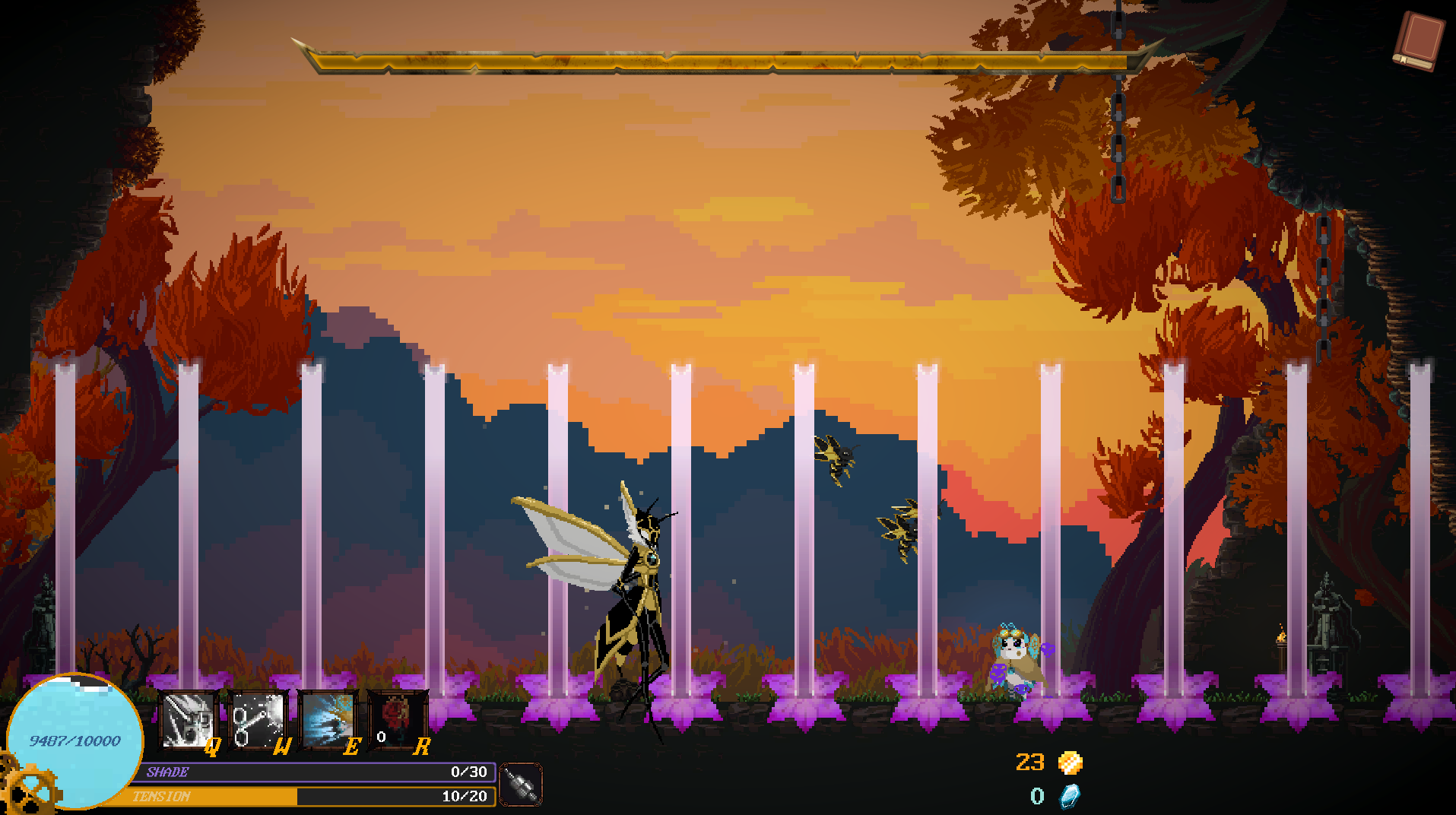
Task: Click the silver weapon item slot
Action: coord(521,785)
